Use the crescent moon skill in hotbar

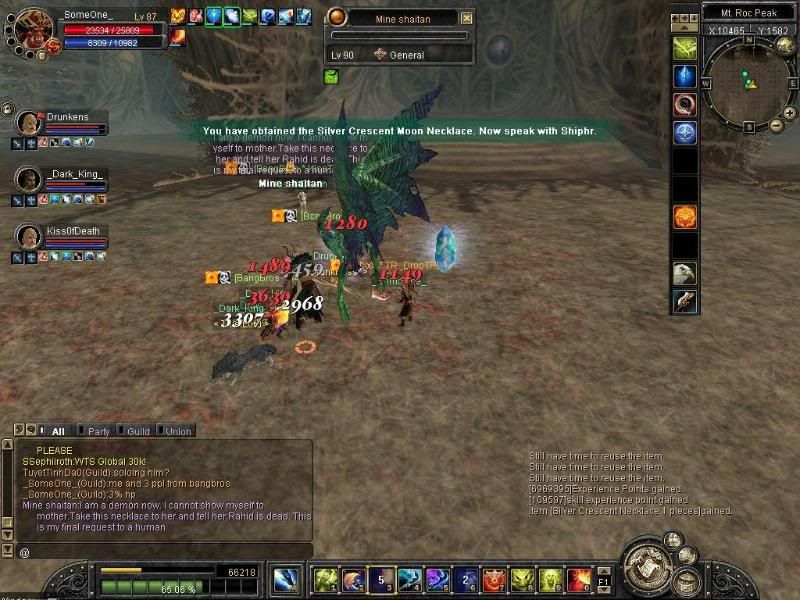point(354,579)
